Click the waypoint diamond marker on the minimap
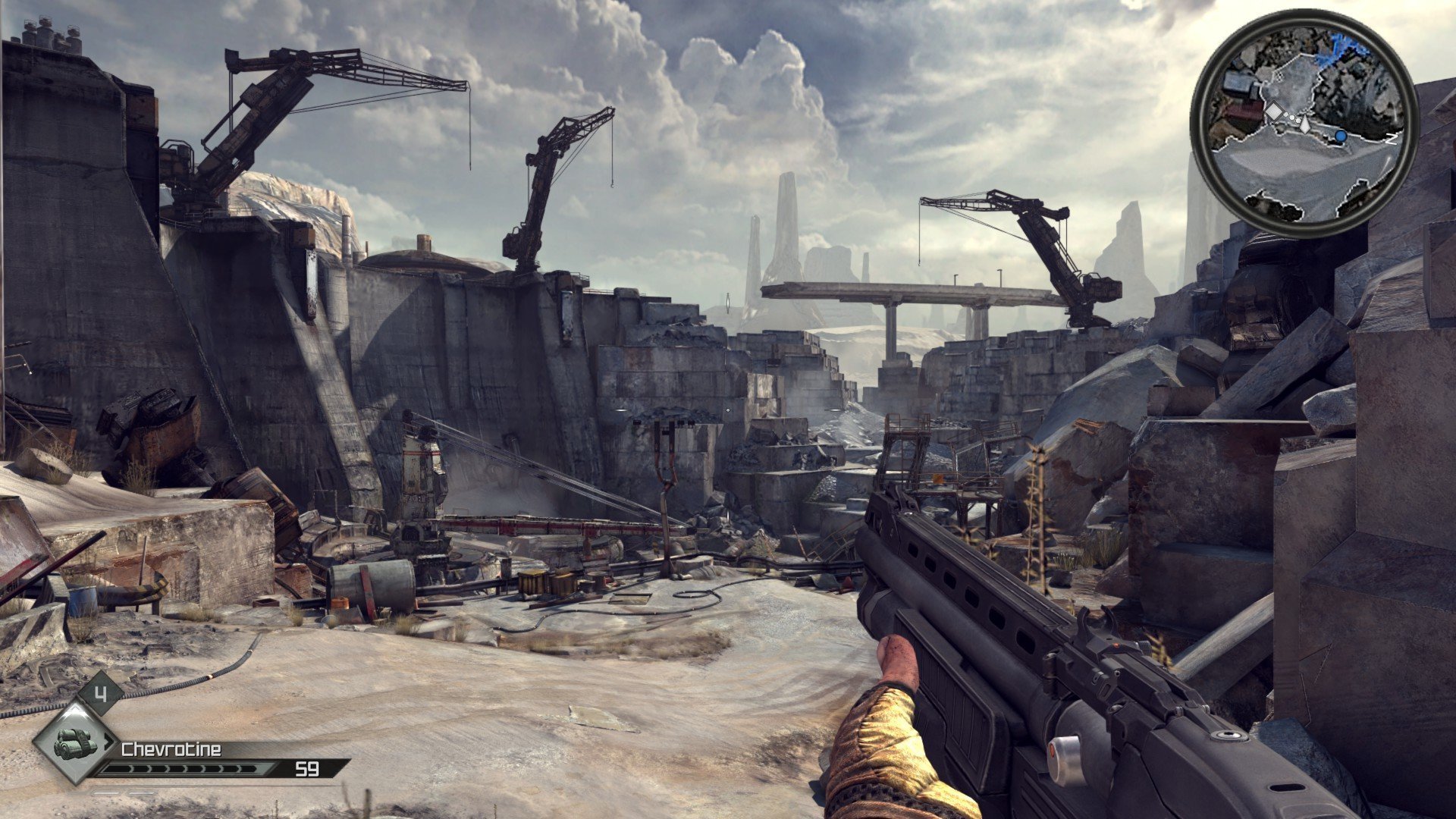The height and width of the screenshot is (819, 1456). click(x=1275, y=110)
